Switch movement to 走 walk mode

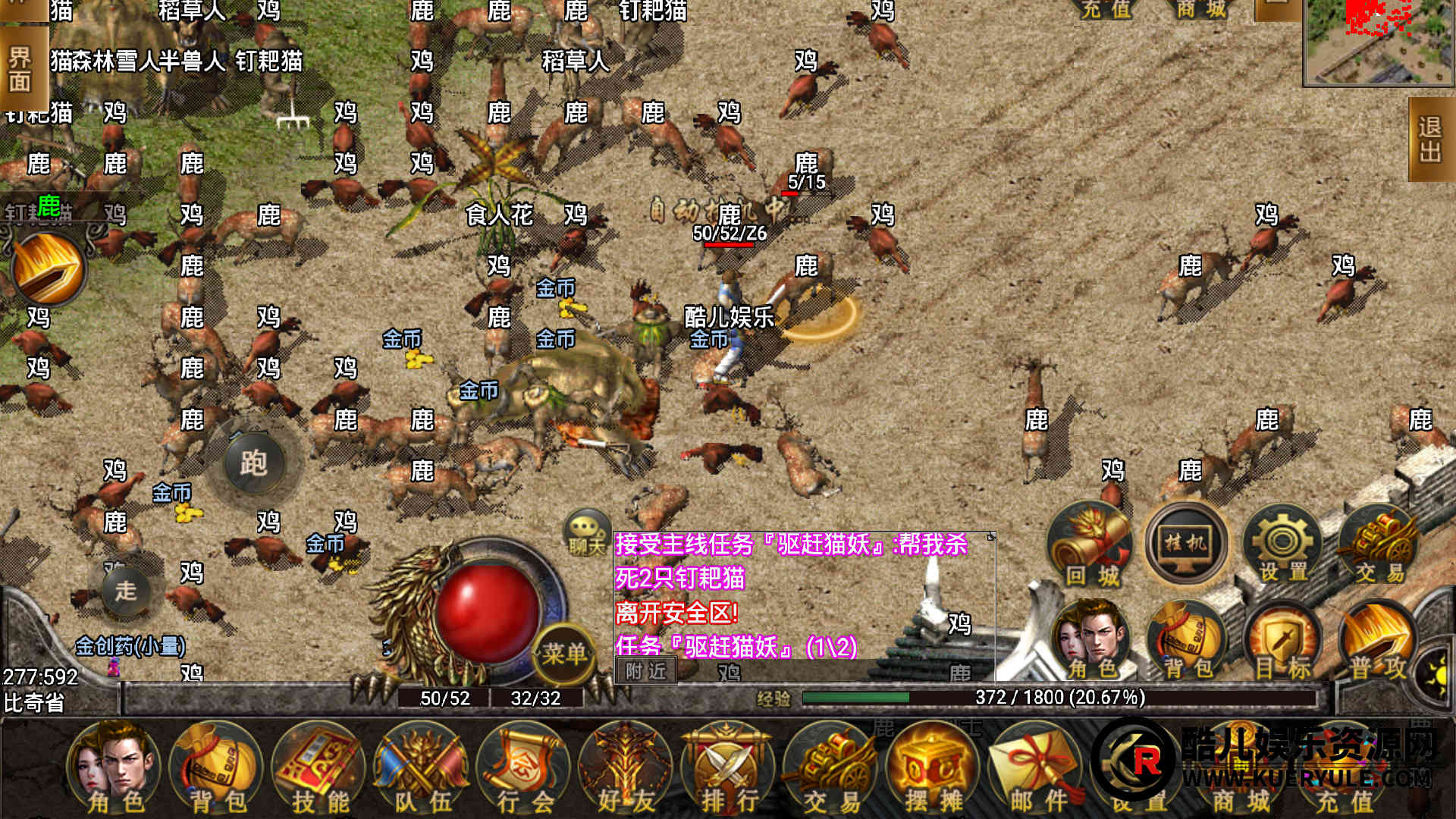126,590
